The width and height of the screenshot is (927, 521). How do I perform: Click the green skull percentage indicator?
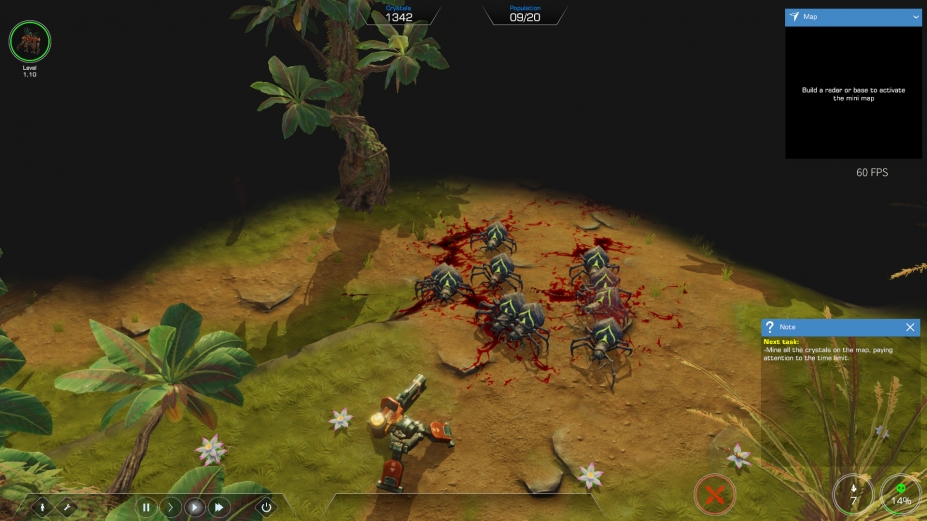(901, 494)
